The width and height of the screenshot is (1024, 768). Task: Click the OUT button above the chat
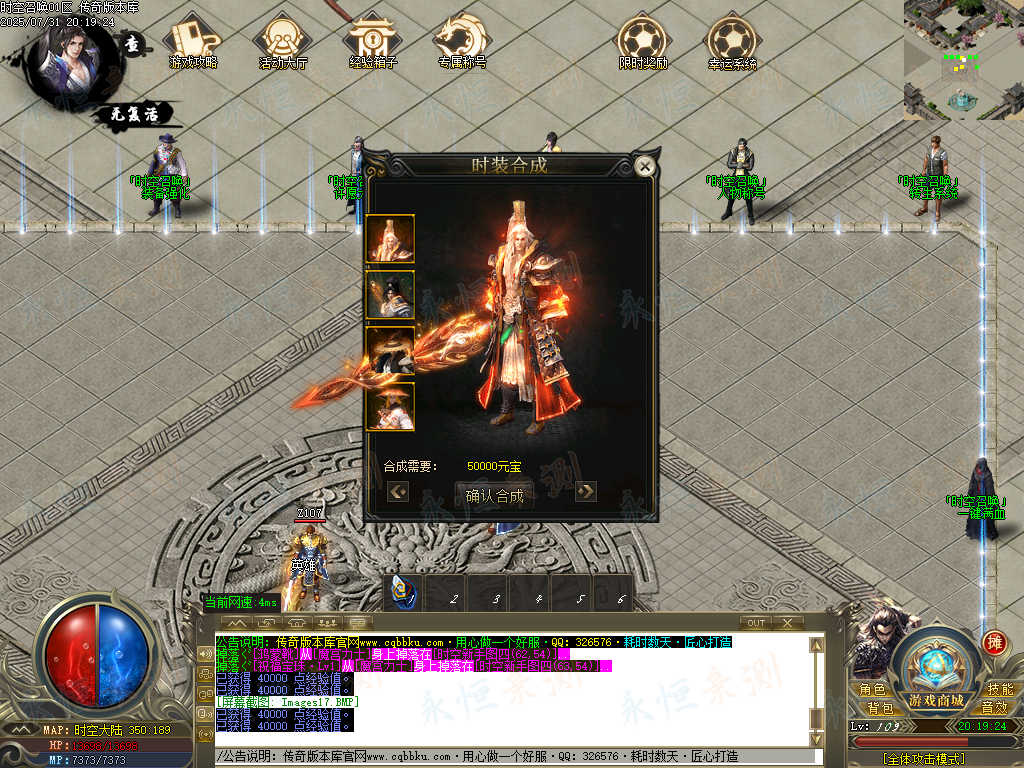pyautogui.click(x=757, y=623)
